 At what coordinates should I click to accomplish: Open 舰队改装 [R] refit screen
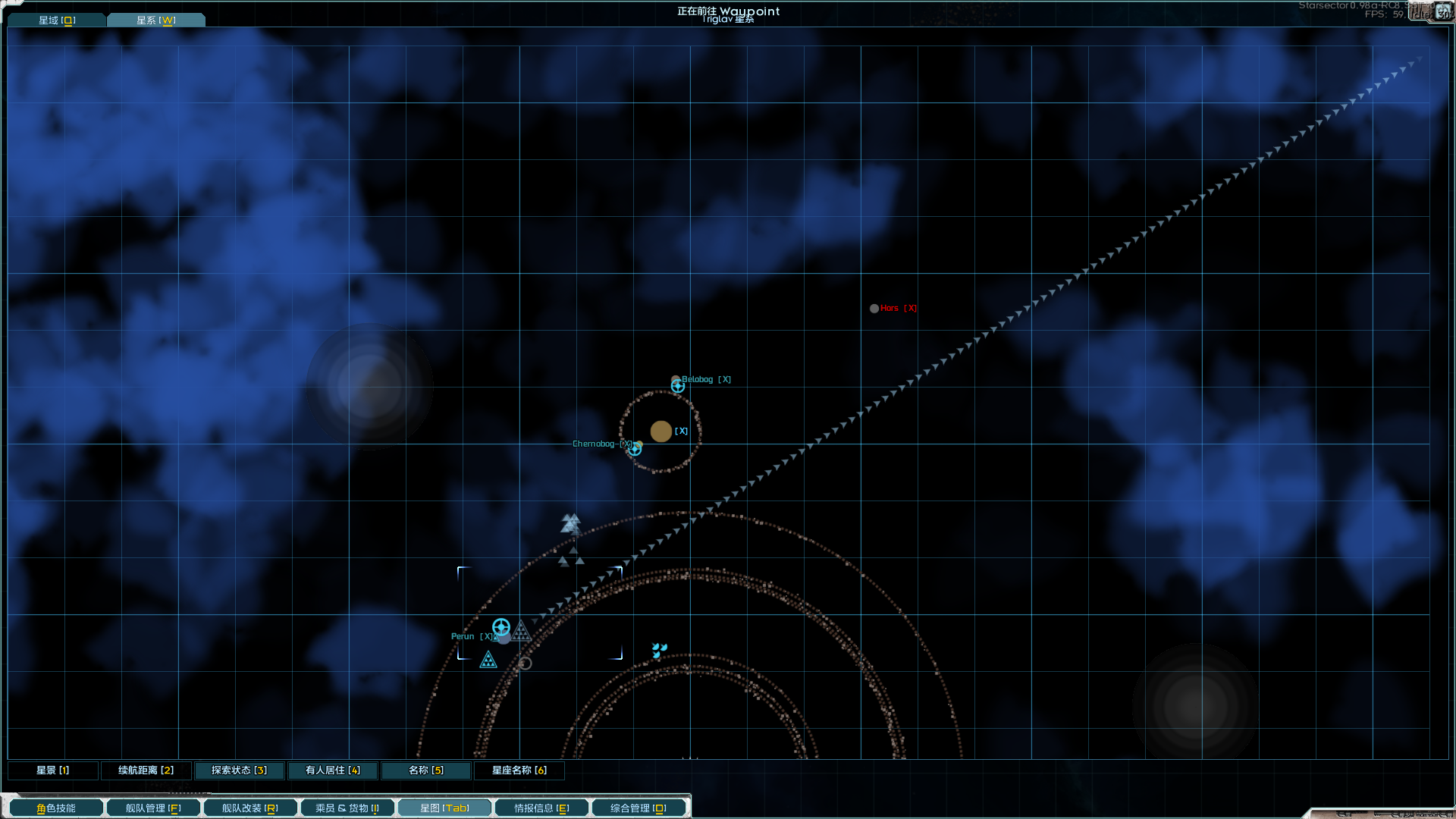pyautogui.click(x=249, y=807)
